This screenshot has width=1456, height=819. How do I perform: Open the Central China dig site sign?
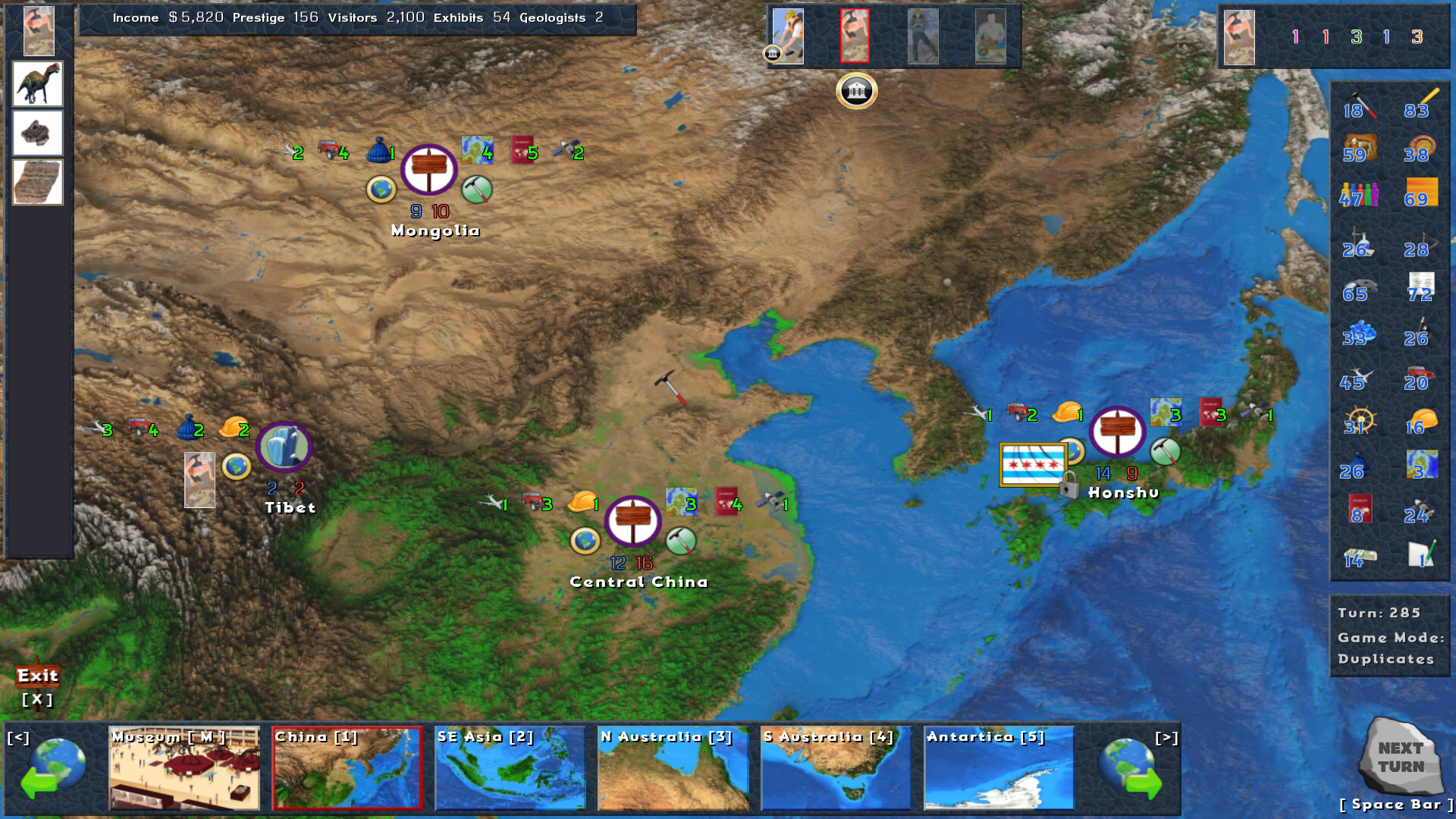pos(632,522)
